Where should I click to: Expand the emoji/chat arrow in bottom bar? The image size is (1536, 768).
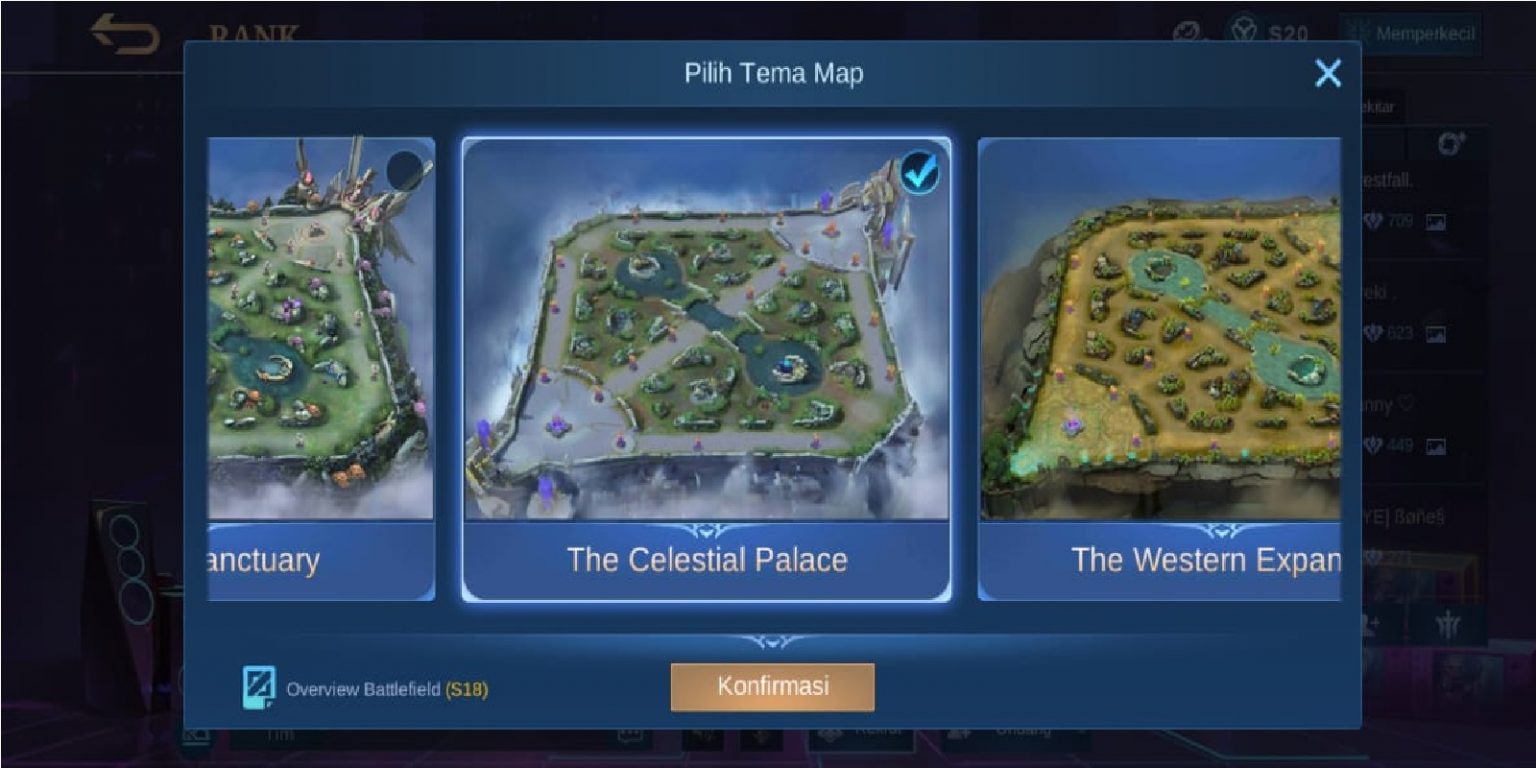click(x=629, y=733)
